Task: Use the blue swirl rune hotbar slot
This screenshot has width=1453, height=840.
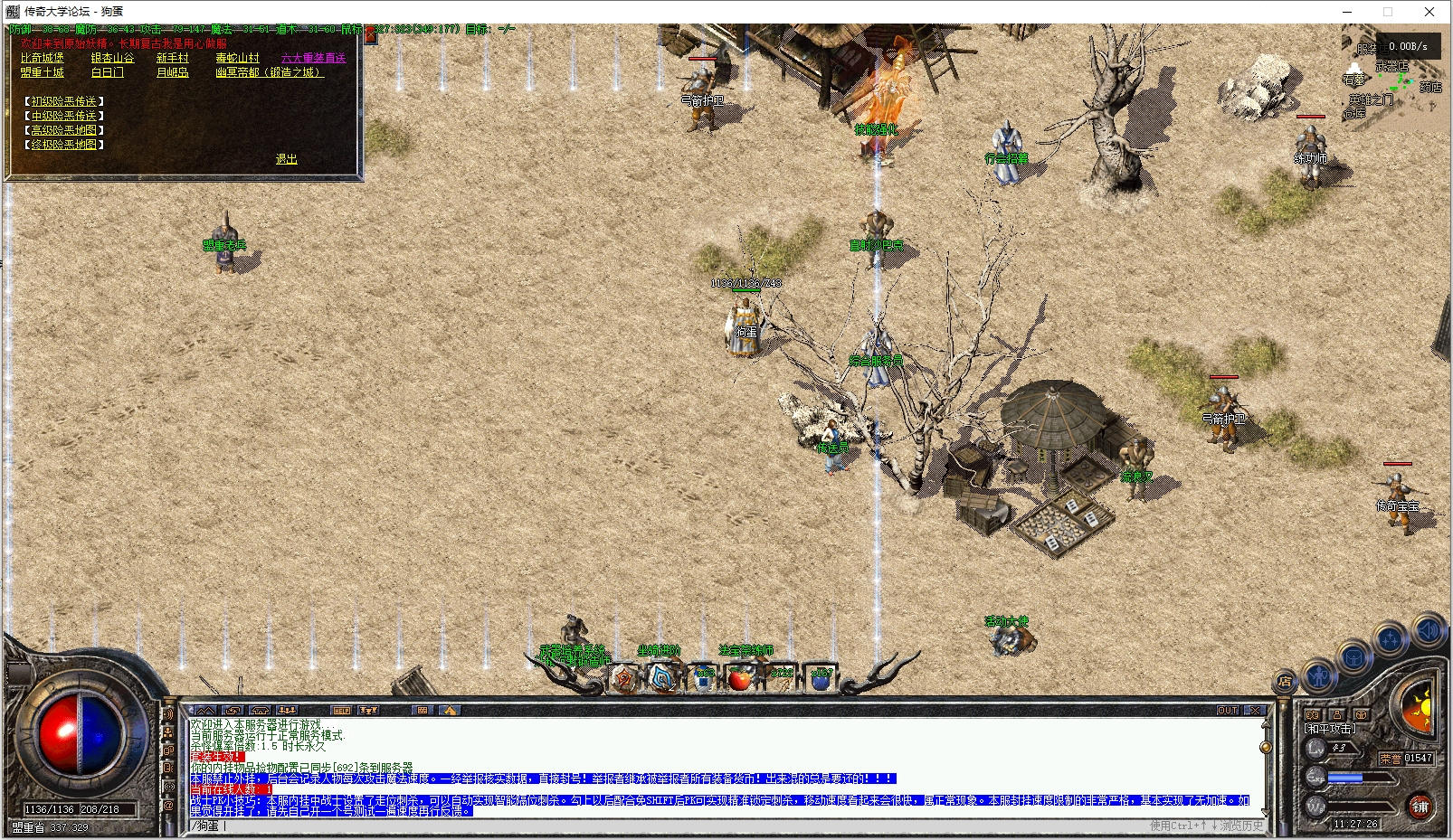Action: coord(663,677)
